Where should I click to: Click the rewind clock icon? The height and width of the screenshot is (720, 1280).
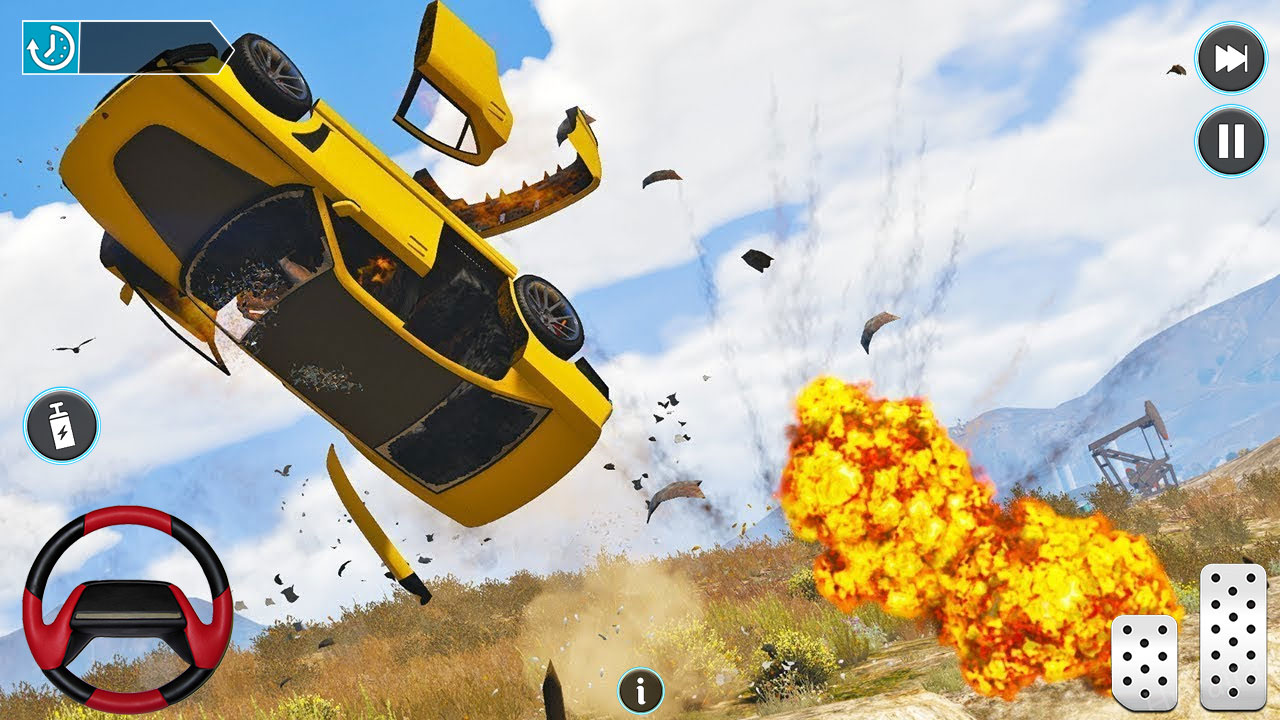[x=51, y=47]
